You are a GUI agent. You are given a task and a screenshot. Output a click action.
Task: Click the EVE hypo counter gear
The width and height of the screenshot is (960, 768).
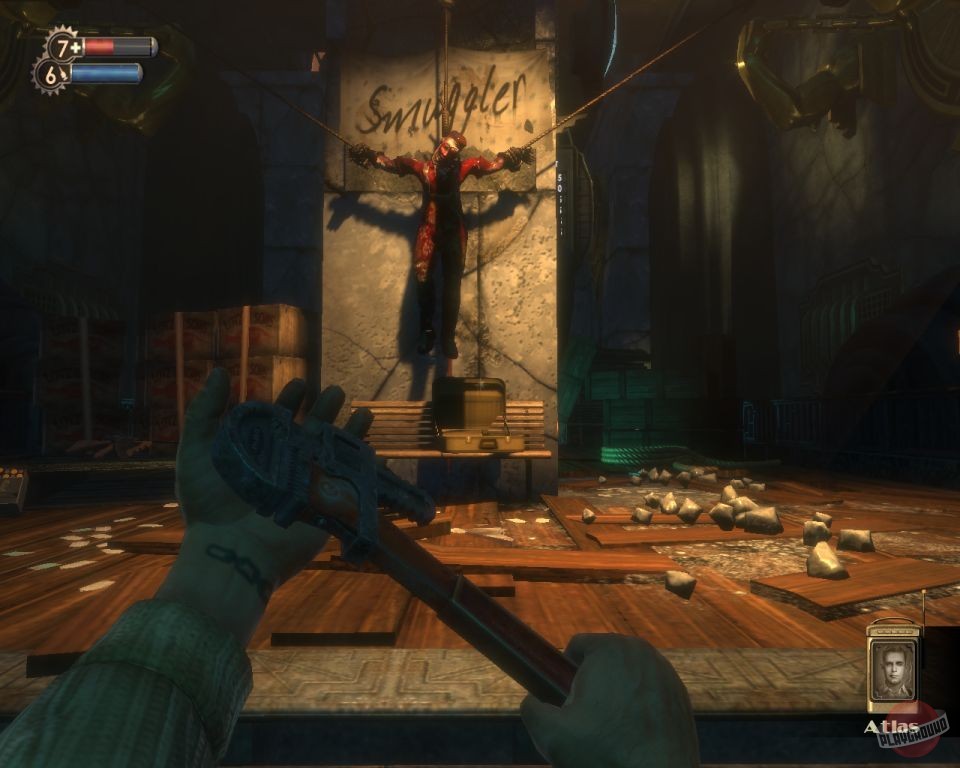(x=51, y=74)
